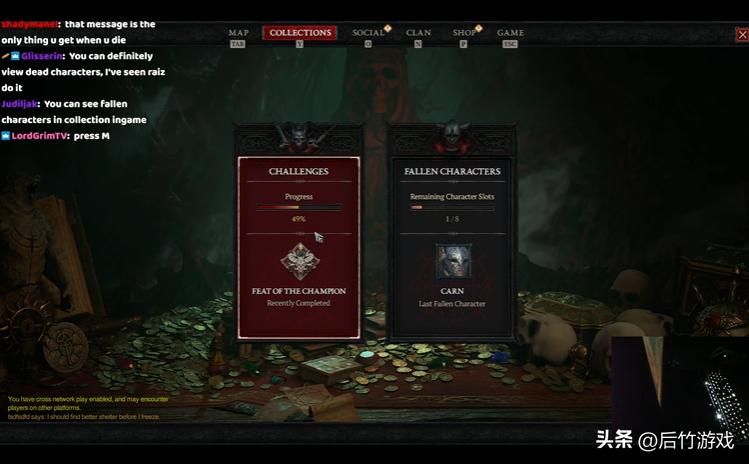Open the Fallen Characters panel
749x464 pixels.
tap(452, 171)
